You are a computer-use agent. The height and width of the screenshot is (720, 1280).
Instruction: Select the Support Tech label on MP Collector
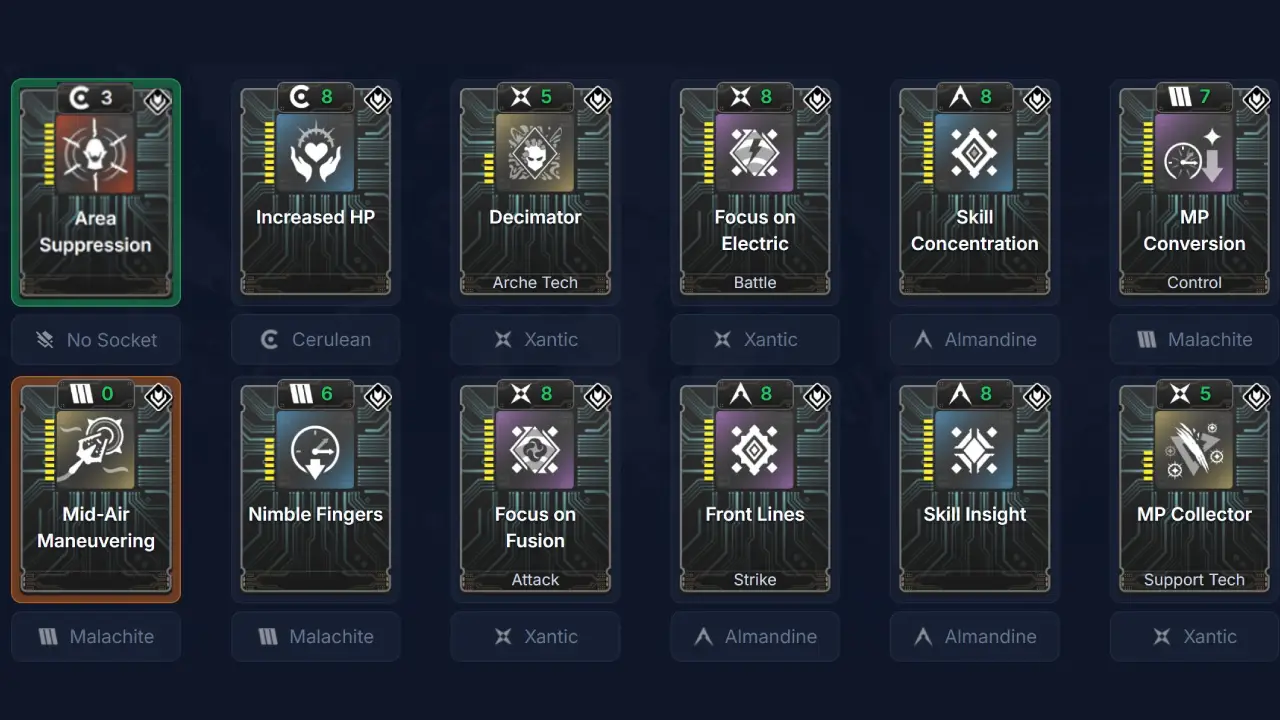click(1194, 579)
